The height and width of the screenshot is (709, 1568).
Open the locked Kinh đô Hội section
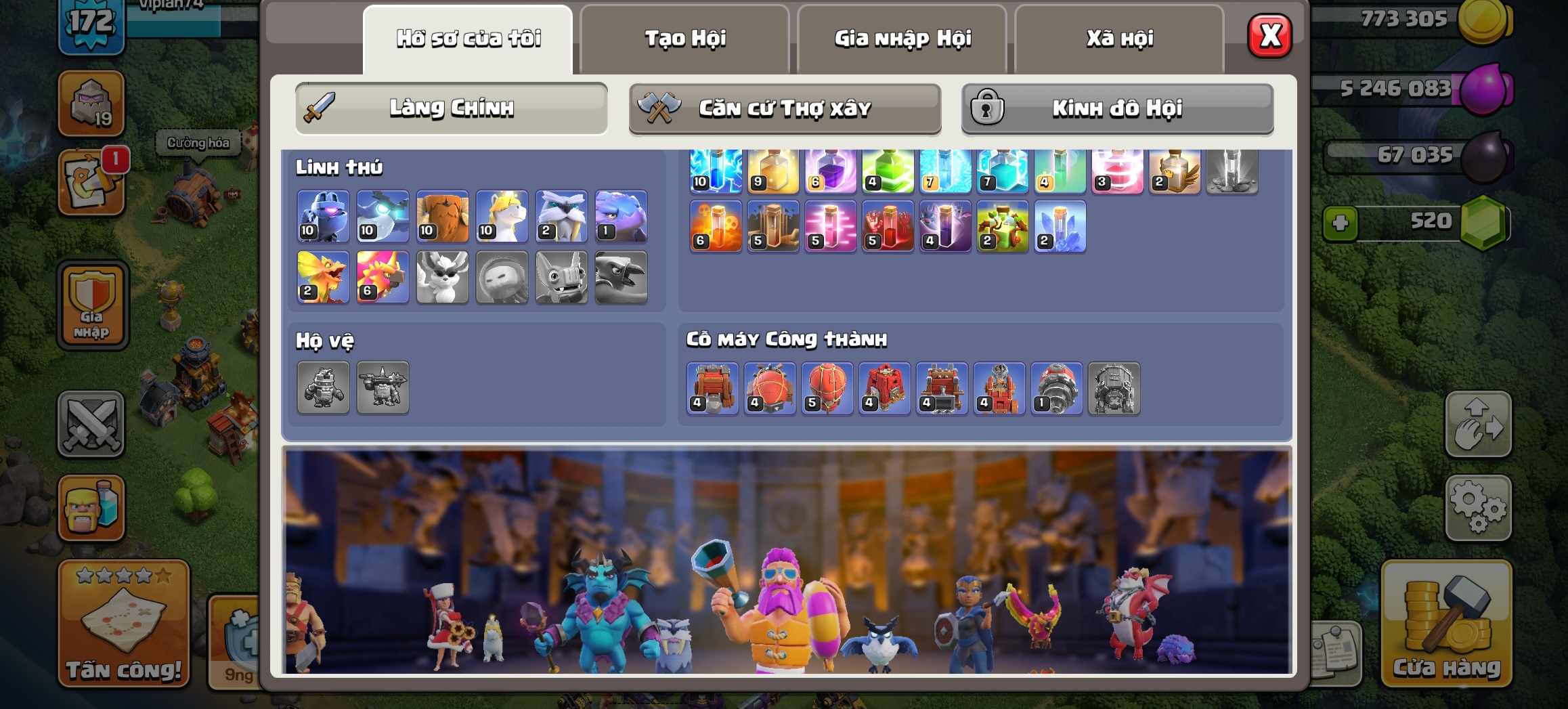(x=1117, y=108)
